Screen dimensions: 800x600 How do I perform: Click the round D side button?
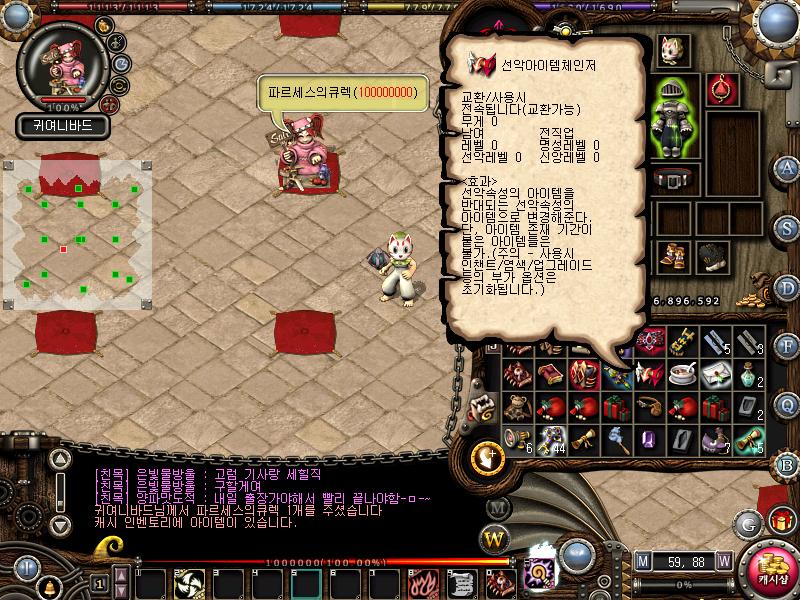point(787,286)
